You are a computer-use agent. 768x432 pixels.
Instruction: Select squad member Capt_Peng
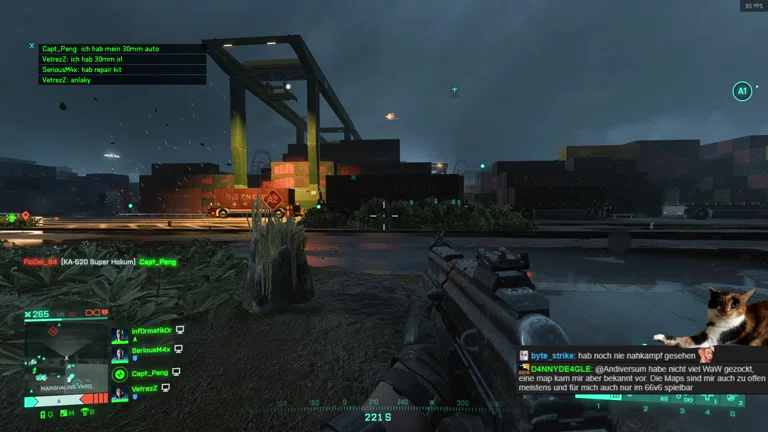(x=151, y=373)
